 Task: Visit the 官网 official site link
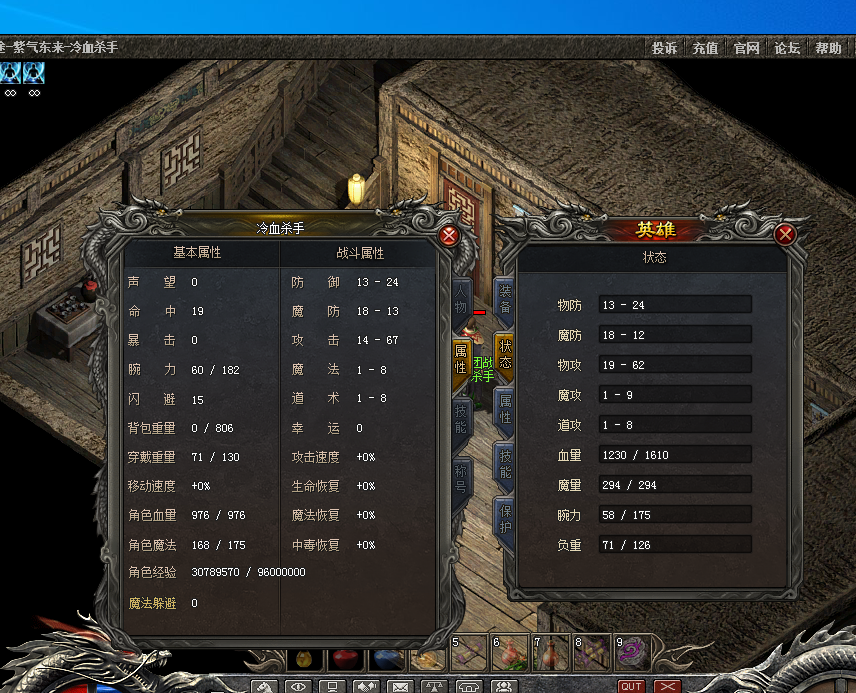[x=746, y=48]
